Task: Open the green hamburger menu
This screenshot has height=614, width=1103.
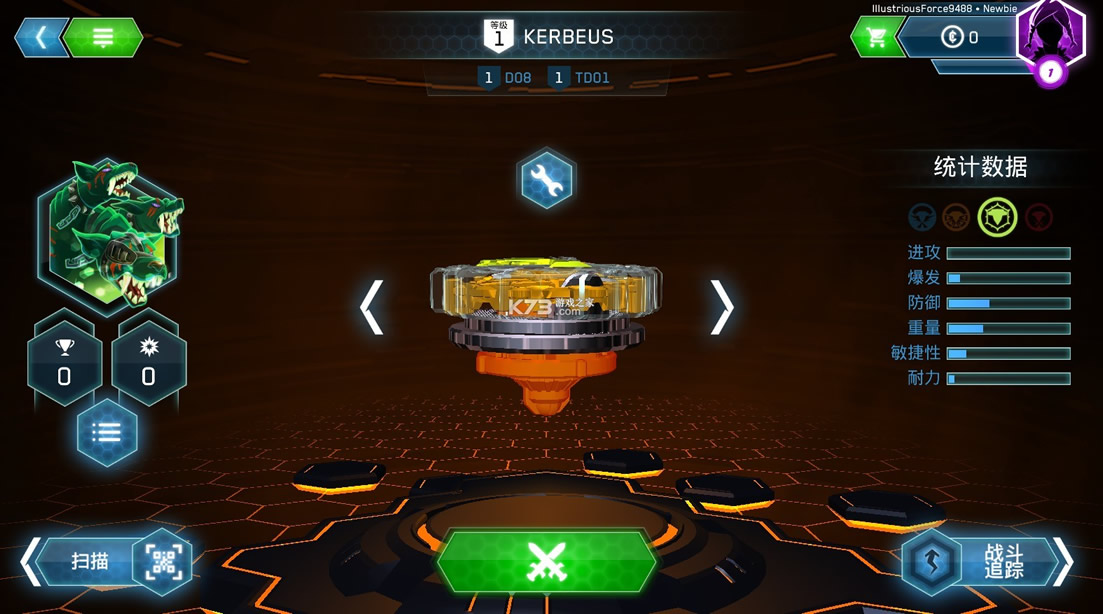Action: pos(103,38)
